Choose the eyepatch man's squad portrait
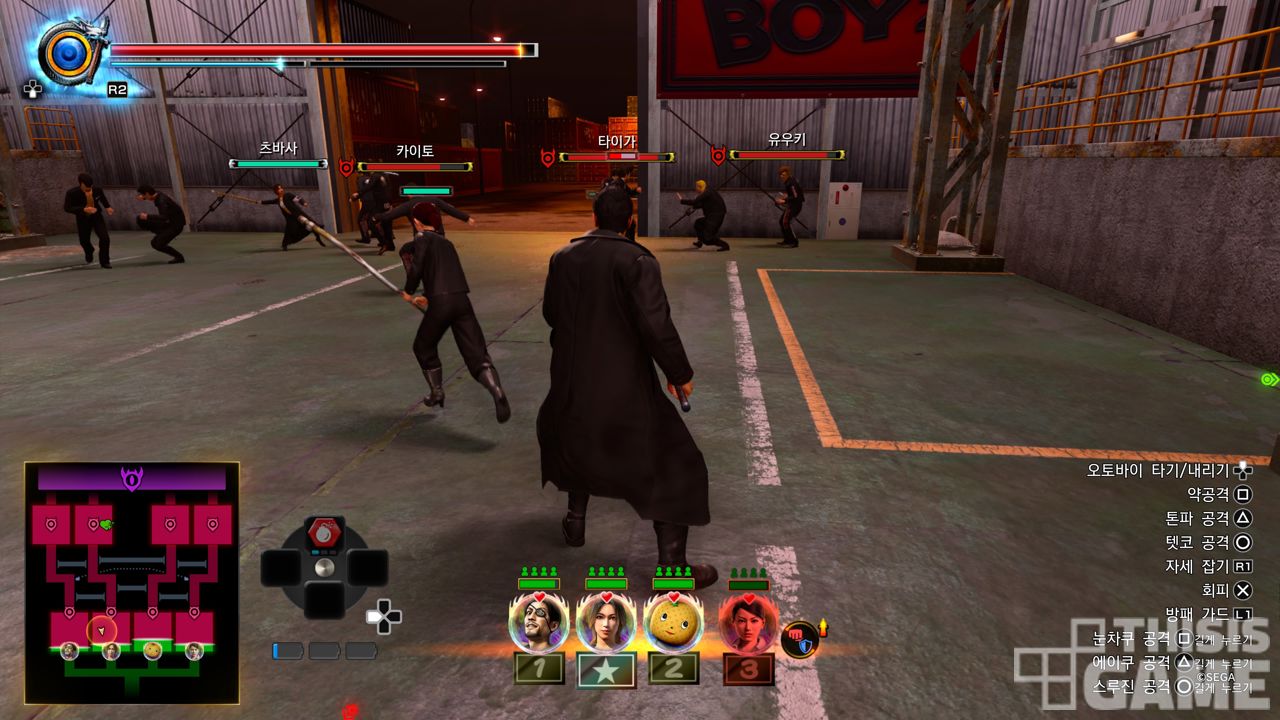 (538, 622)
